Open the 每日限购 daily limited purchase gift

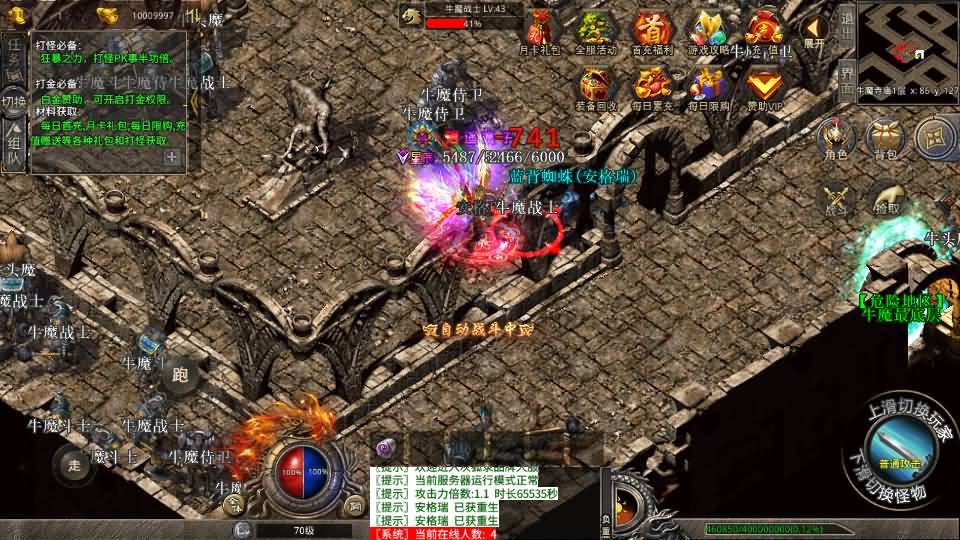pos(709,86)
